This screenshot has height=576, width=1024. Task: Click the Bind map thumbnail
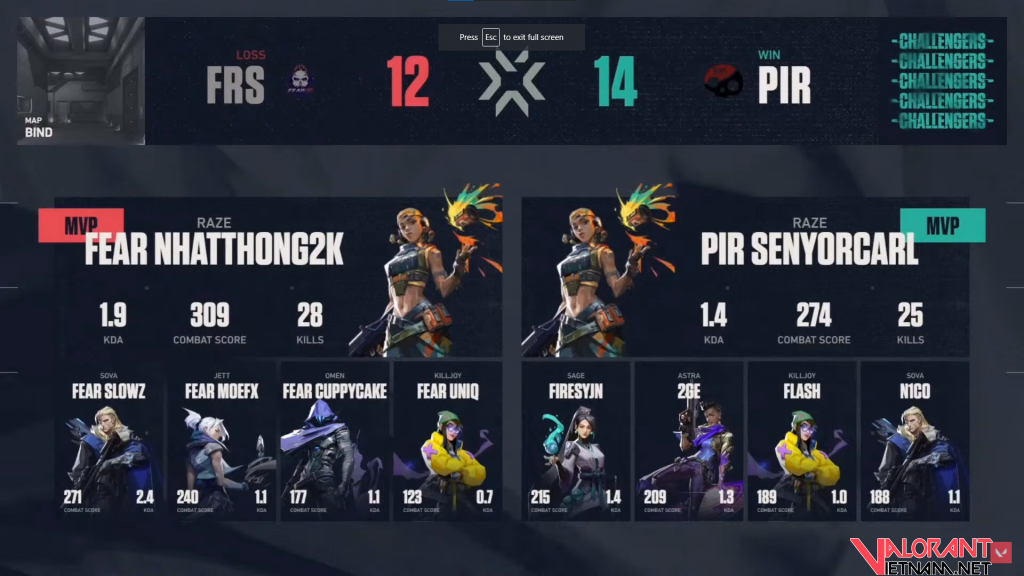pos(81,81)
